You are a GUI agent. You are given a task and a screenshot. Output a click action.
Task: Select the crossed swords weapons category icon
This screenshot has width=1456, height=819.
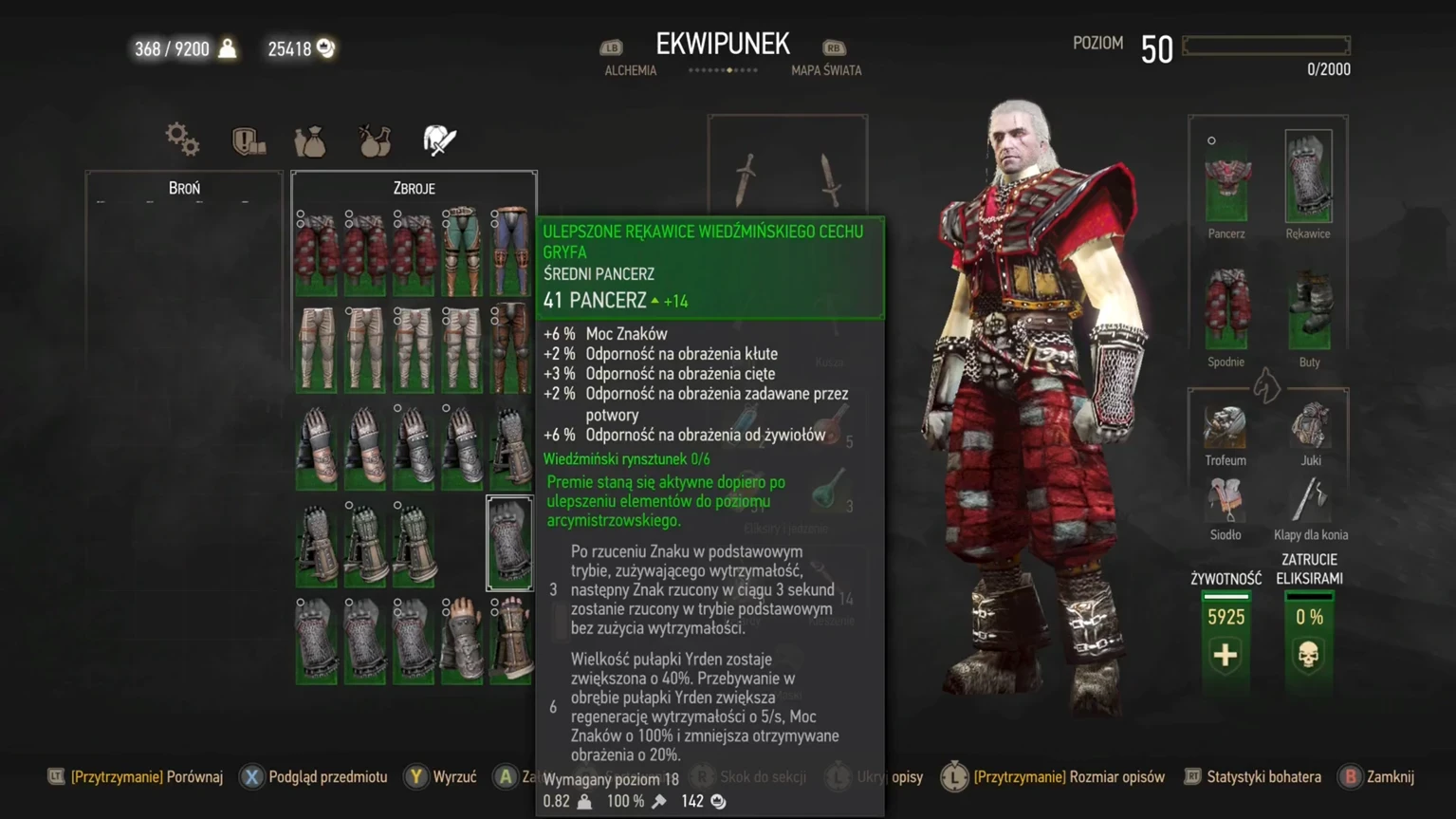click(x=437, y=140)
